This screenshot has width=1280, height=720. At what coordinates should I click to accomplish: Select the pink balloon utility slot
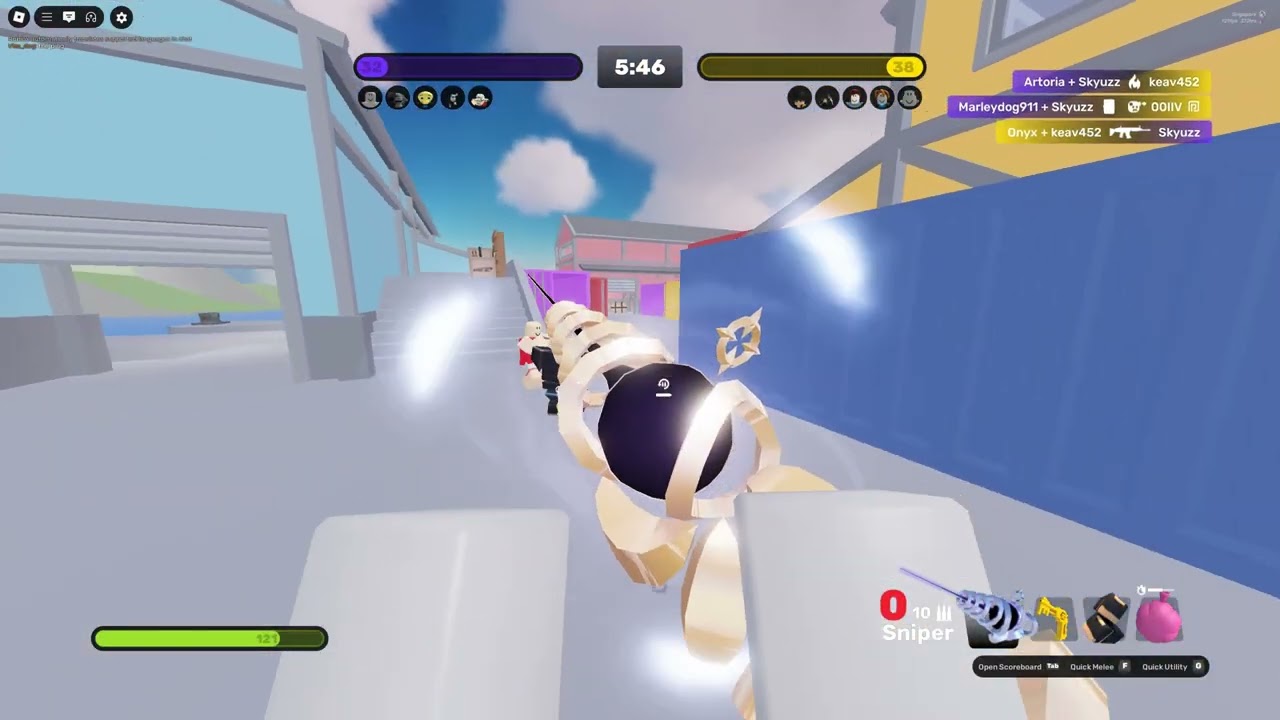tap(1158, 616)
